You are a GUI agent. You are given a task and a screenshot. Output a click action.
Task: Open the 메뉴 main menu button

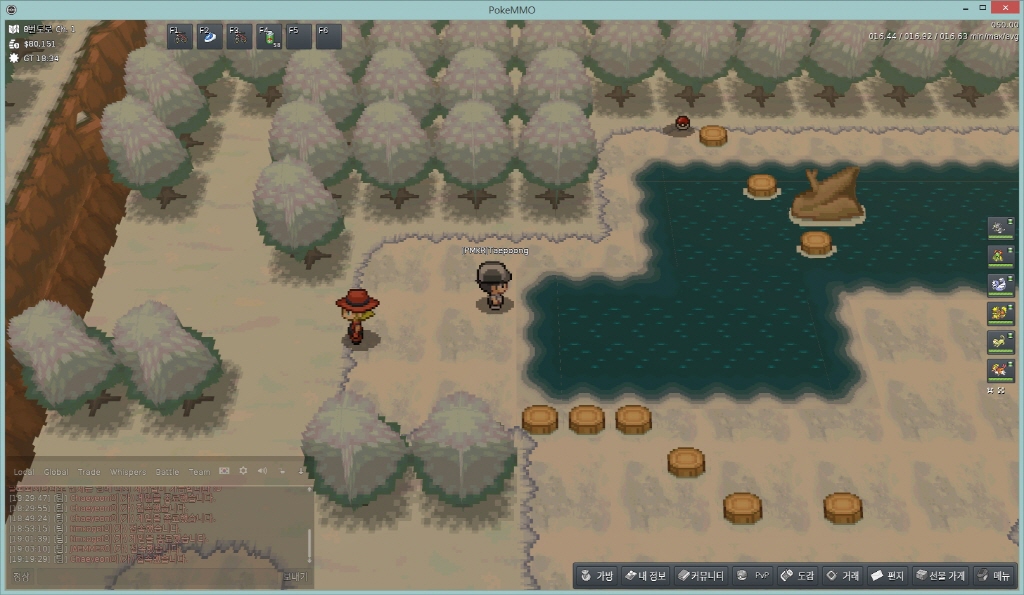click(994, 576)
